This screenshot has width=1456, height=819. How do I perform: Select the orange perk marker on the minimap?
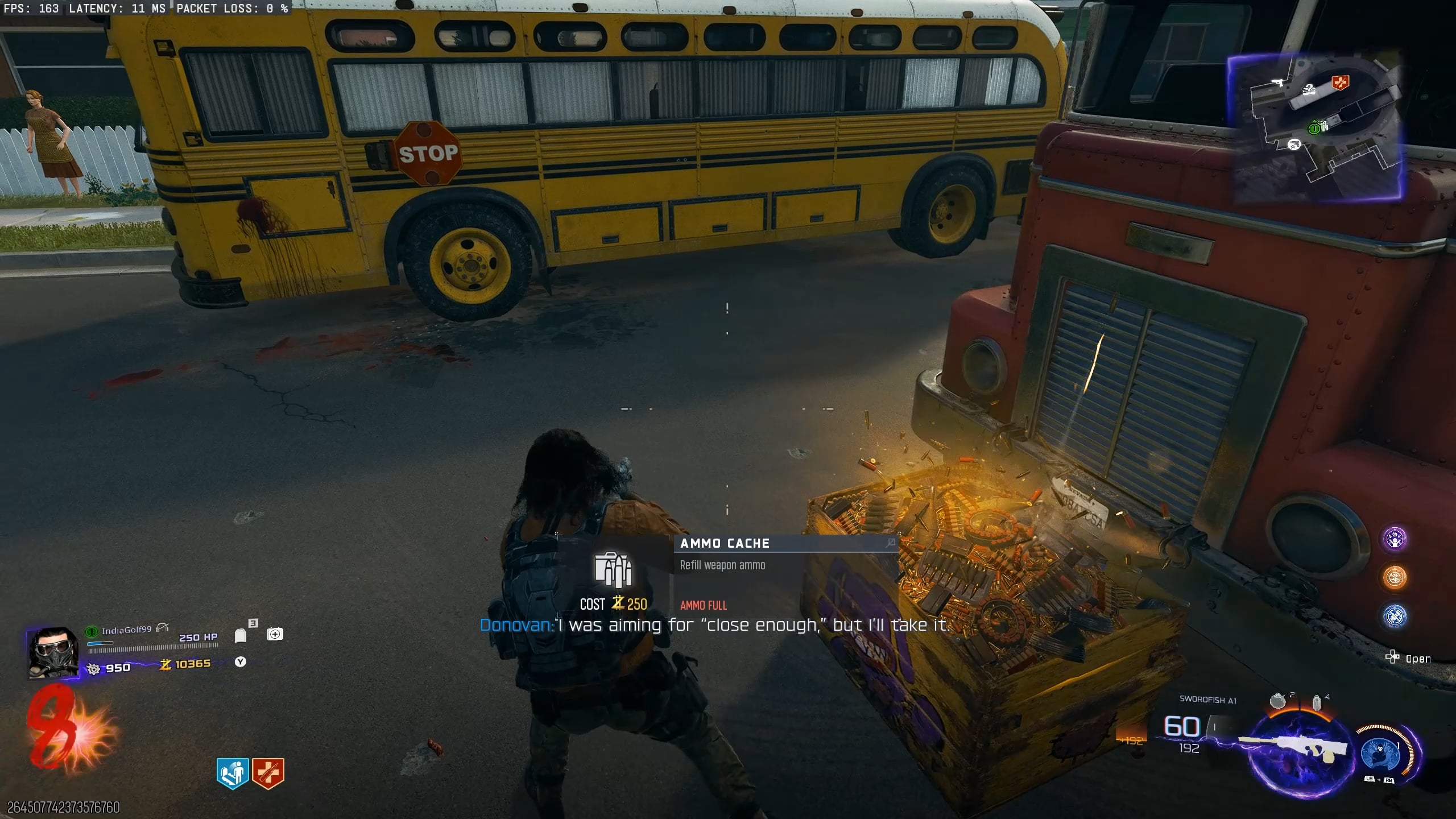pyautogui.click(x=1340, y=83)
